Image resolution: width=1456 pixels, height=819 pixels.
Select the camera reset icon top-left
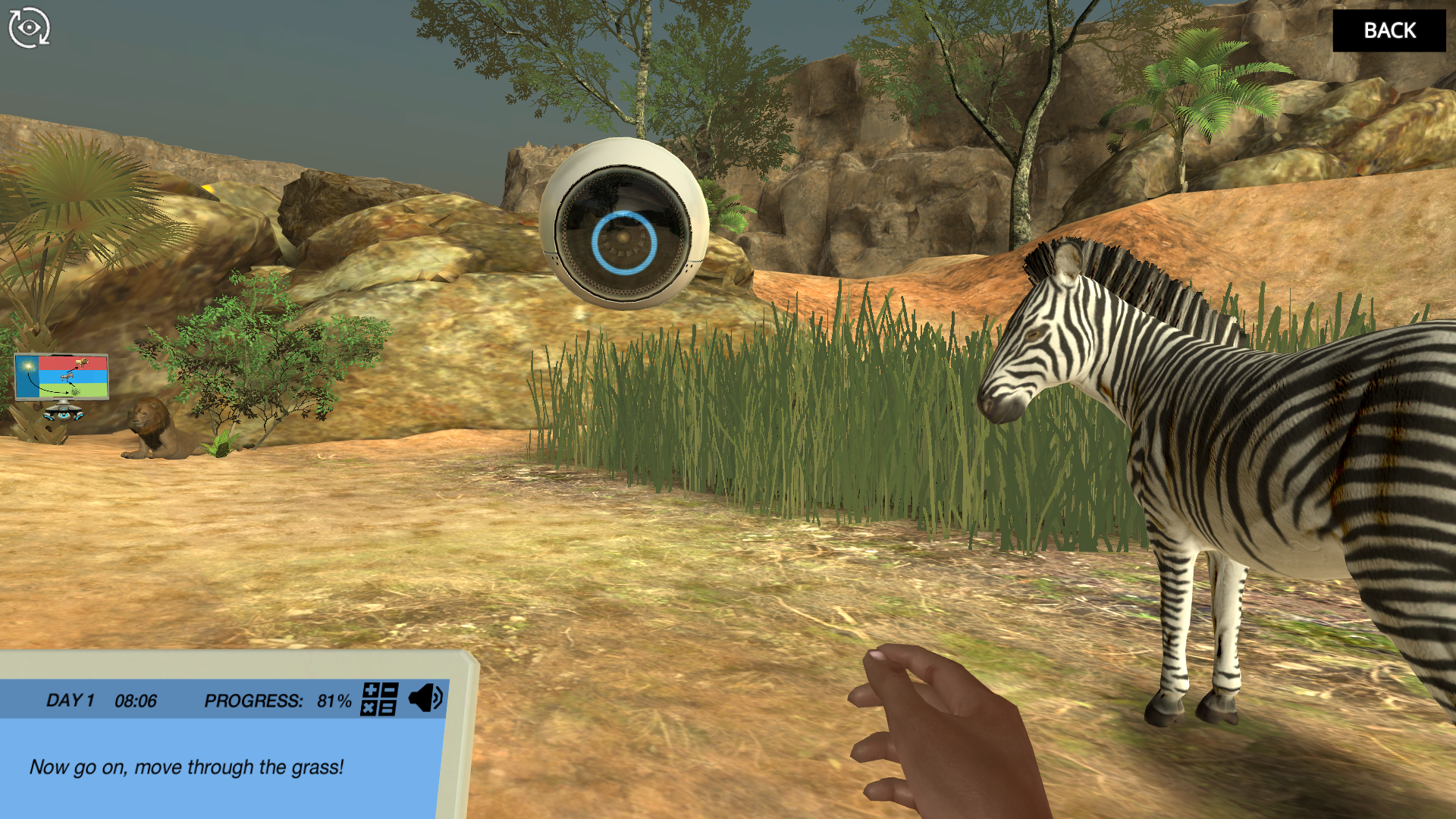(29, 27)
